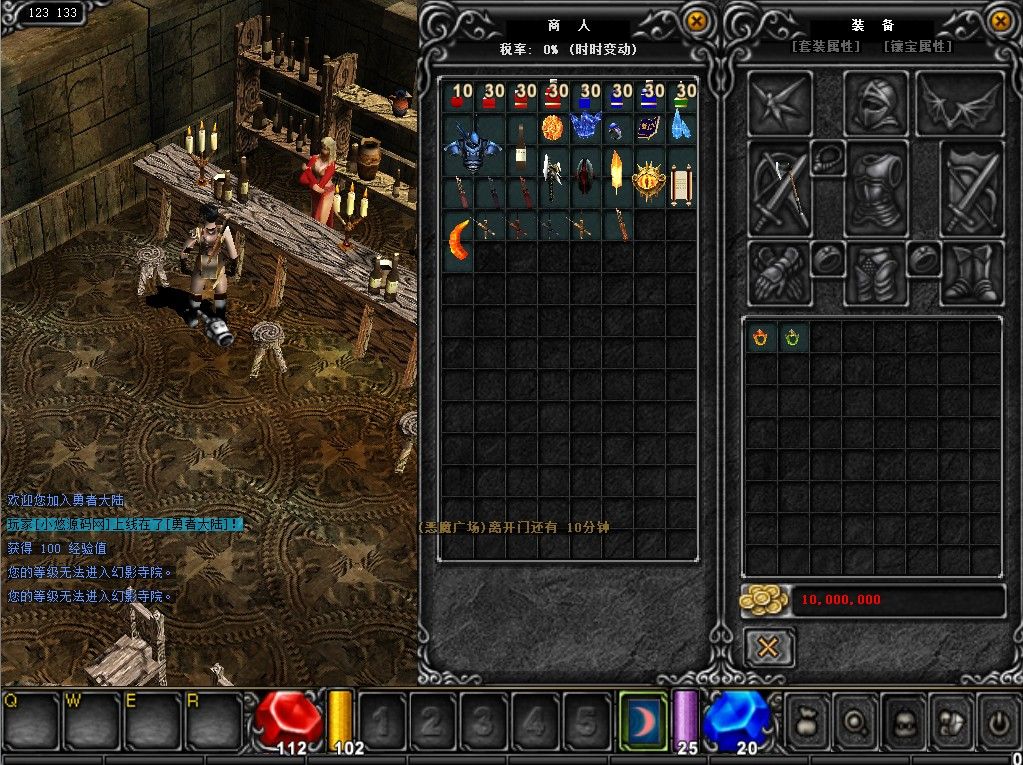Close the merchant shop window
The image size is (1023, 765).
[x=697, y=20]
